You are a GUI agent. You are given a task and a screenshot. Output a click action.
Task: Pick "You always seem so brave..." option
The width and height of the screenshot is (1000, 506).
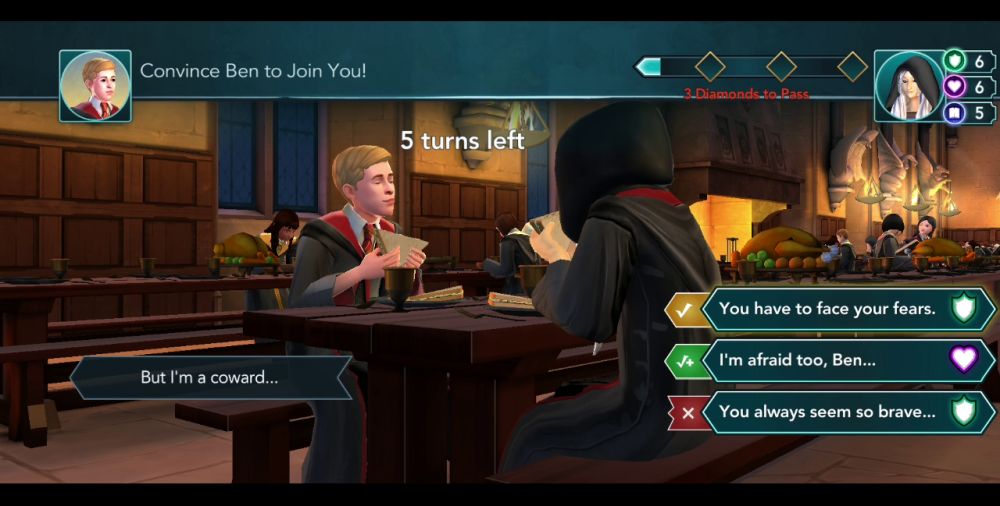[x=828, y=411]
